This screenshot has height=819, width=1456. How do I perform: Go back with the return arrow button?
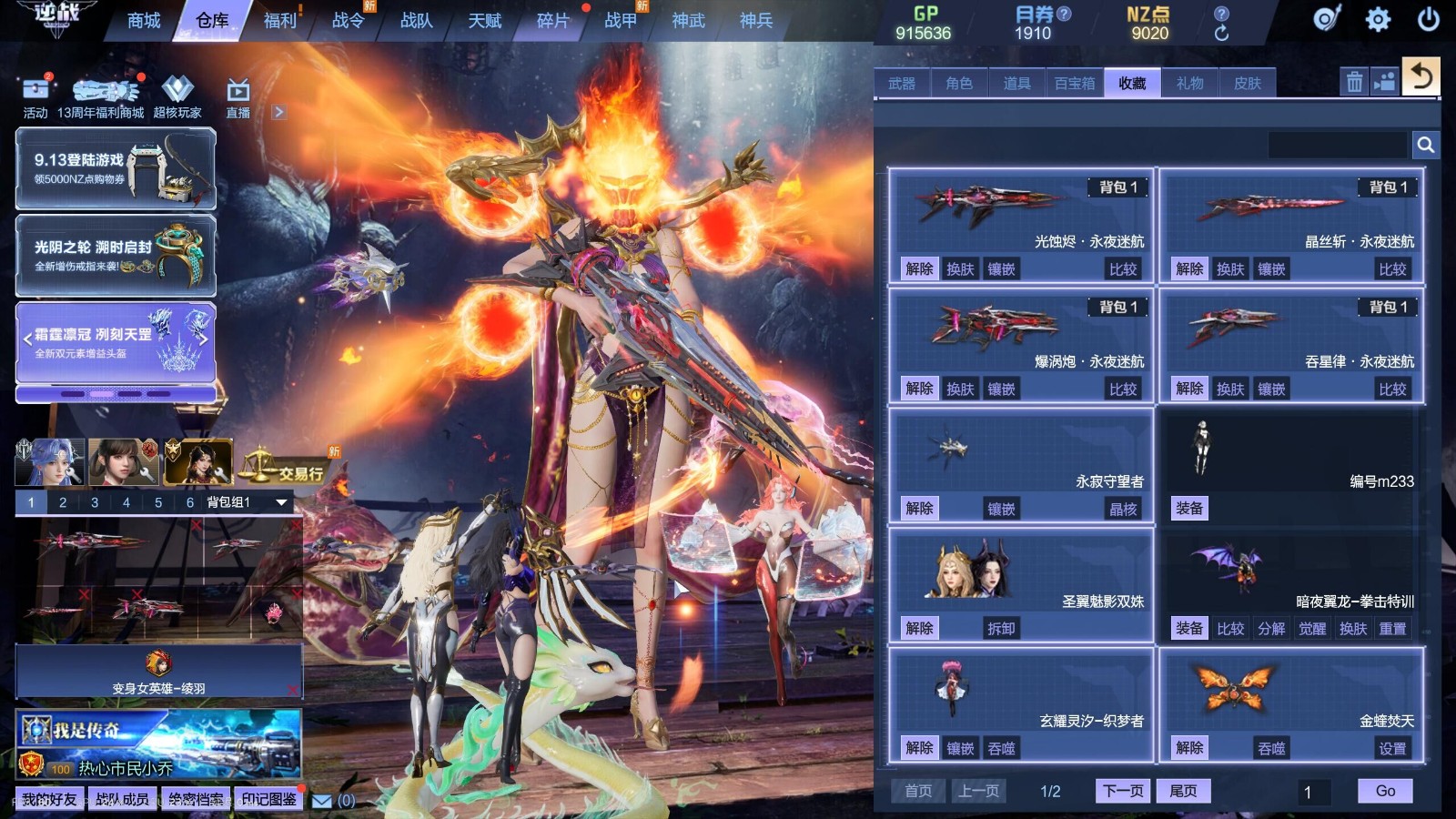[x=1421, y=76]
